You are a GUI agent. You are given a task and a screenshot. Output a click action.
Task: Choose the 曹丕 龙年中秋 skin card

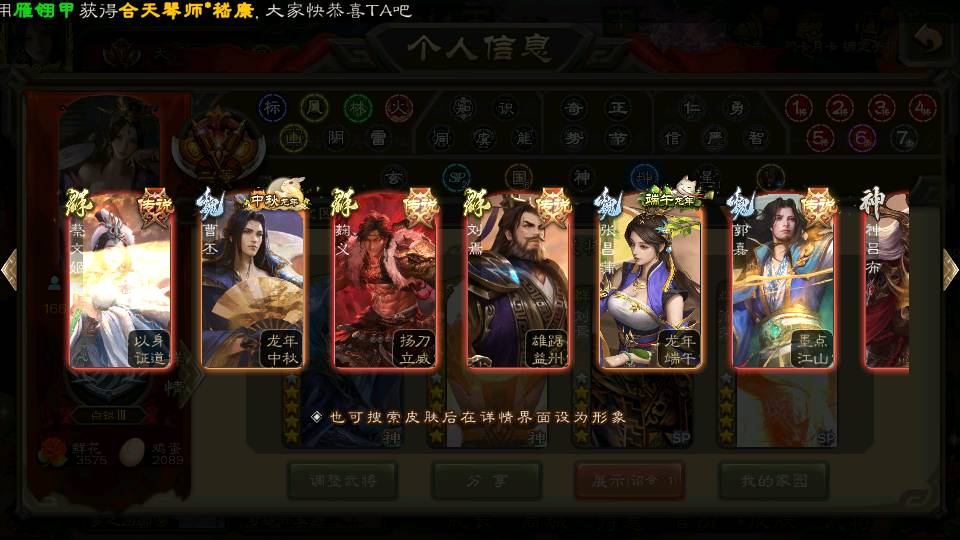pos(254,280)
